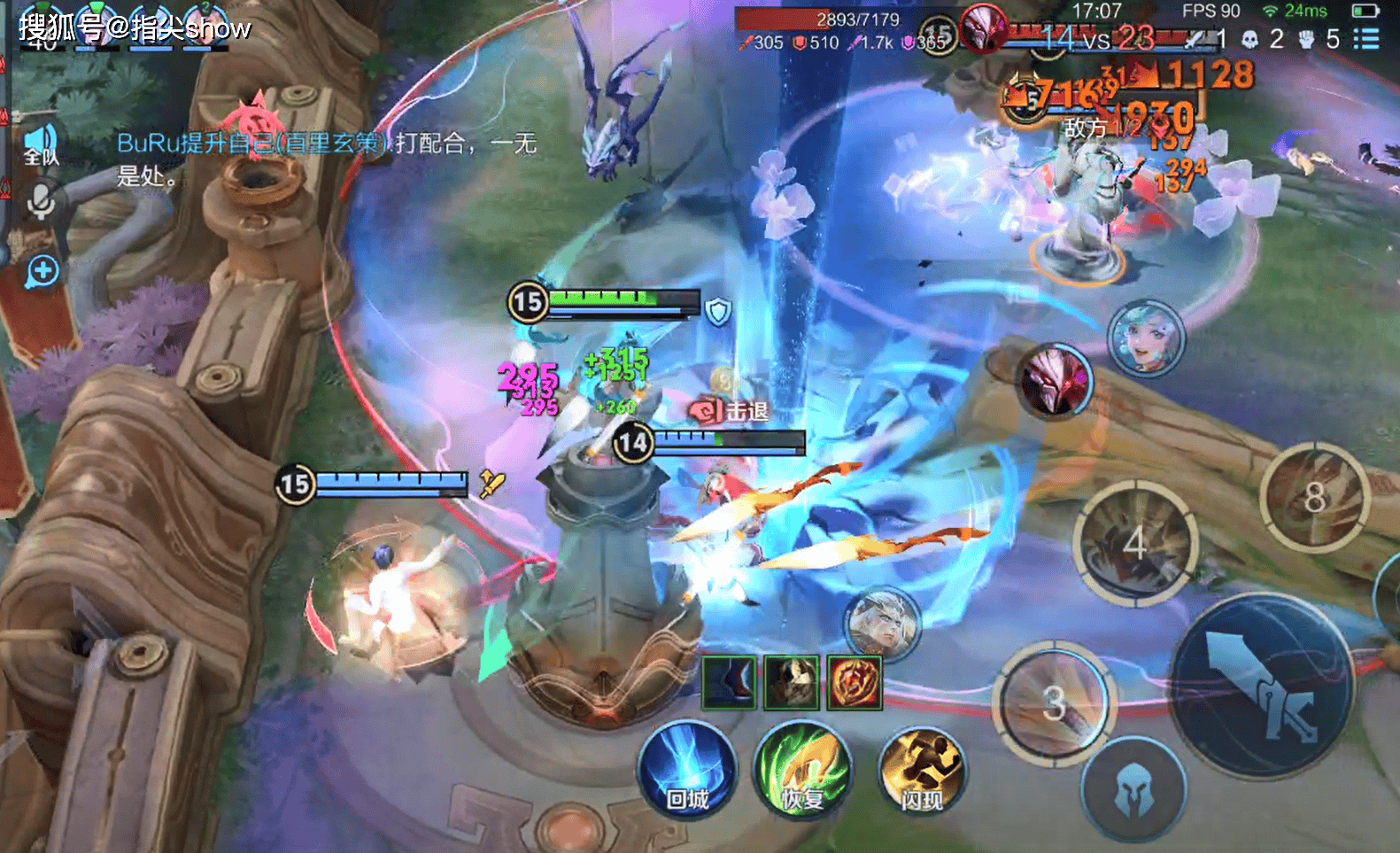The image size is (1400, 853).
Task: Use the blue boots active item
Action: pos(729,682)
